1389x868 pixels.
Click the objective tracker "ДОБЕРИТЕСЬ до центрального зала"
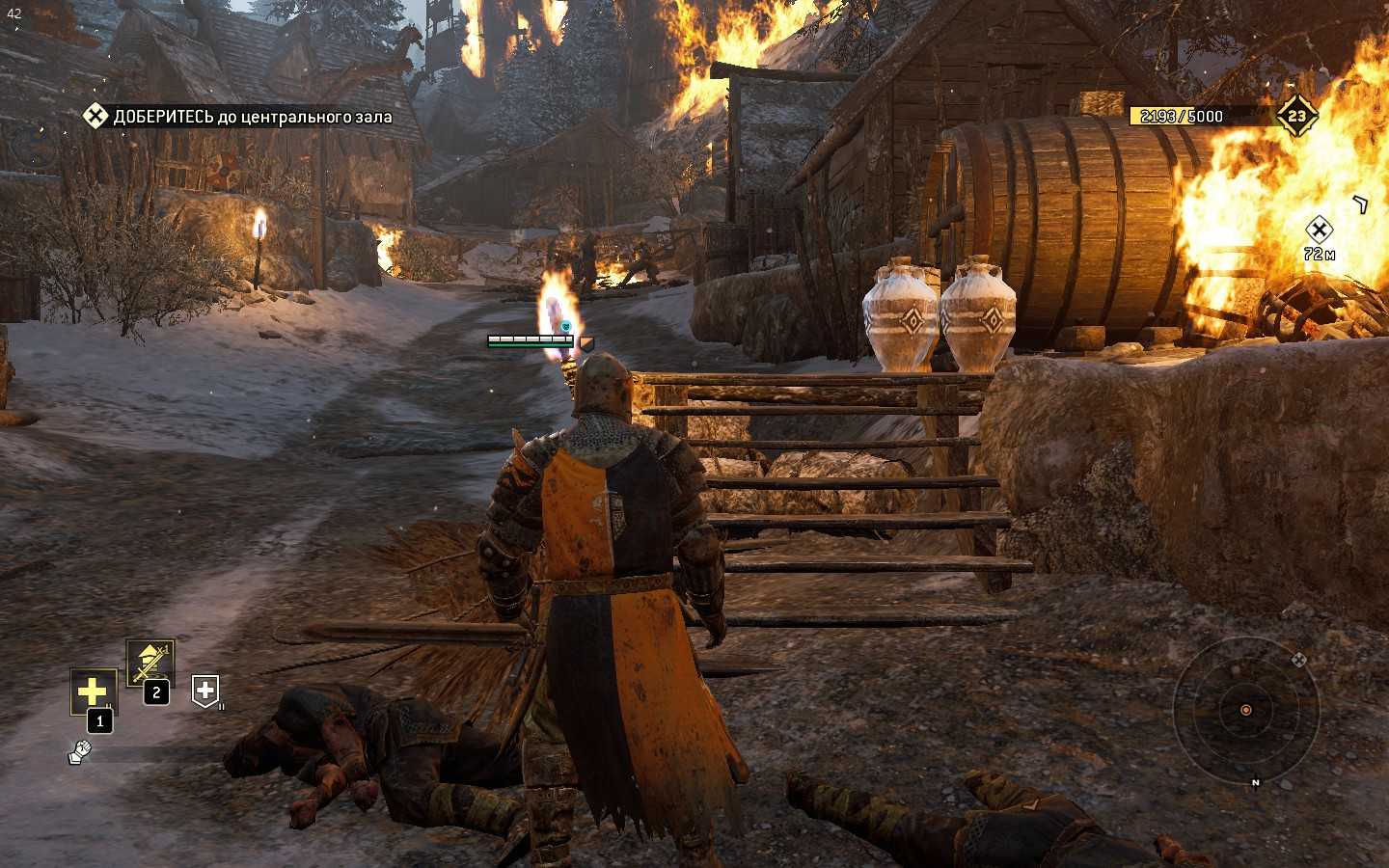pyautogui.click(x=237, y=117)
